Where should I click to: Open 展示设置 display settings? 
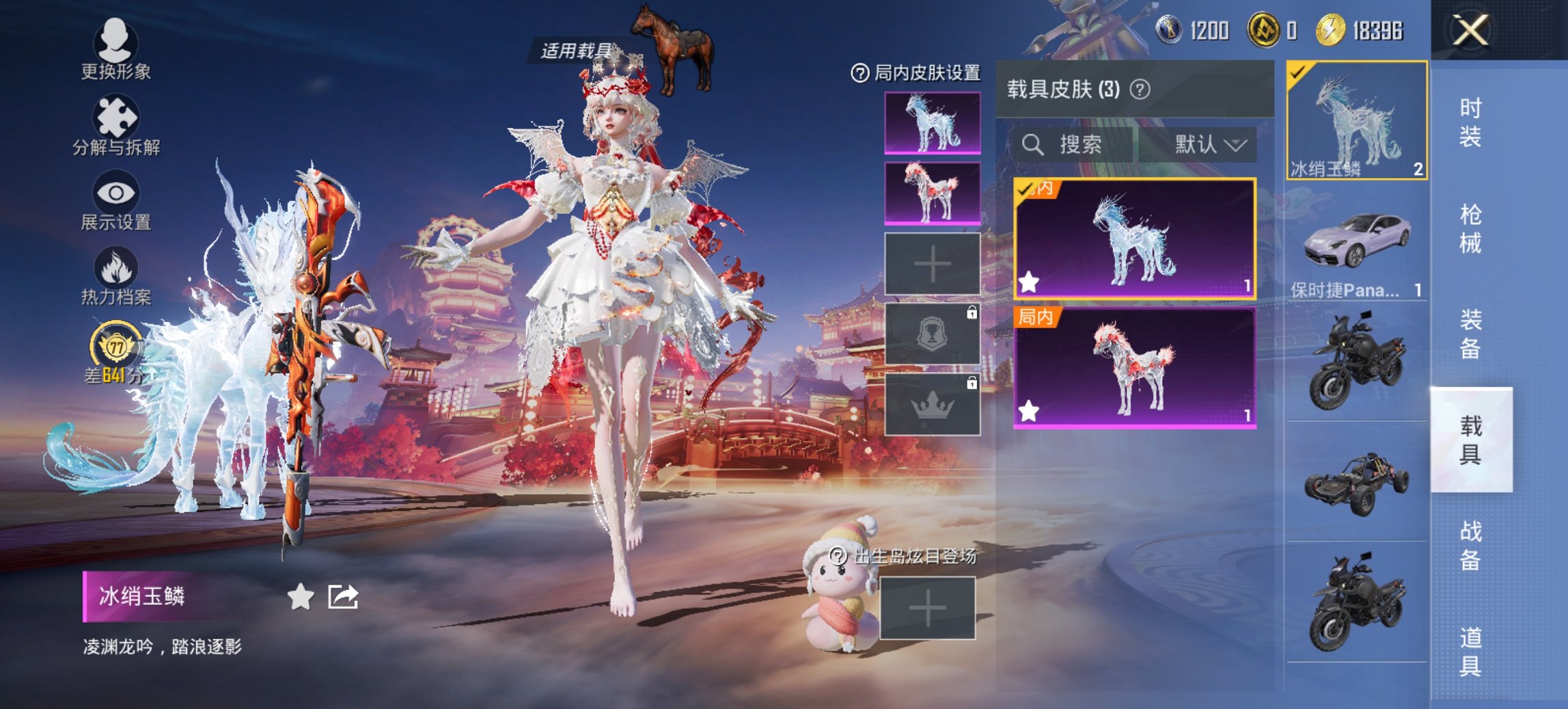tap(116, 193)
